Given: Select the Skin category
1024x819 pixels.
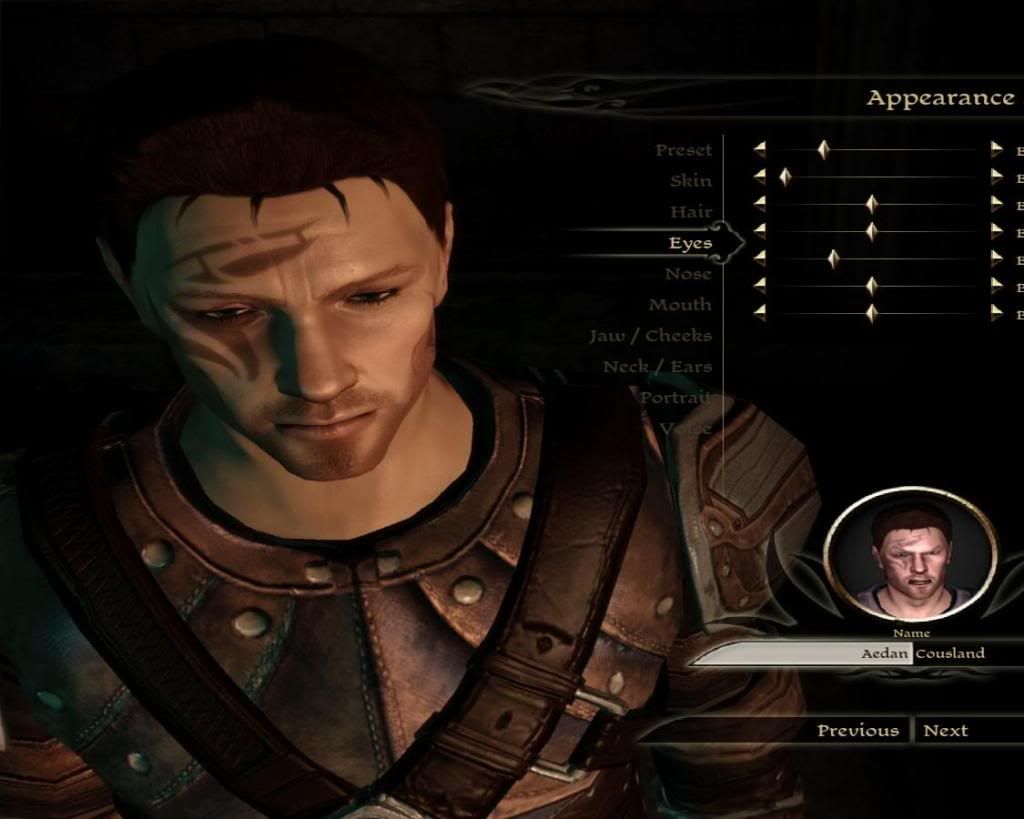Looking at the screenshot, I should 691,181.
